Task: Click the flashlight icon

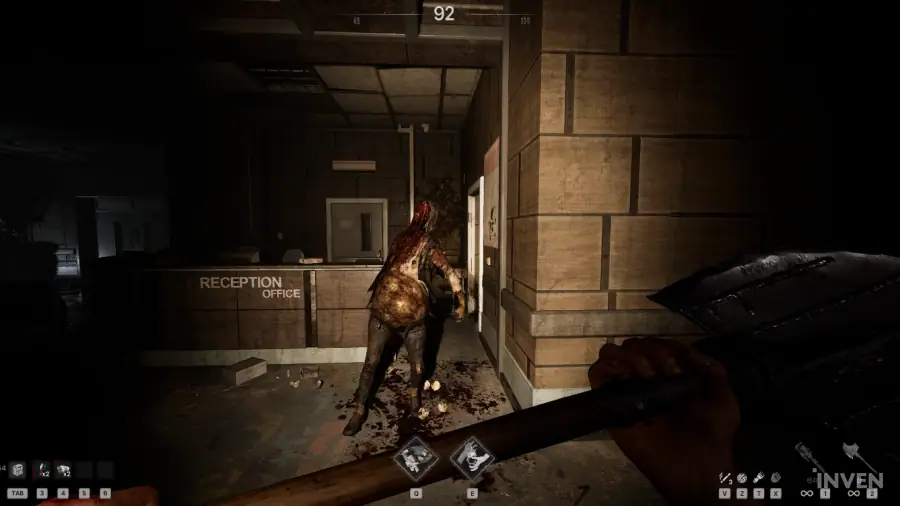Action: [x=756, y=479]
